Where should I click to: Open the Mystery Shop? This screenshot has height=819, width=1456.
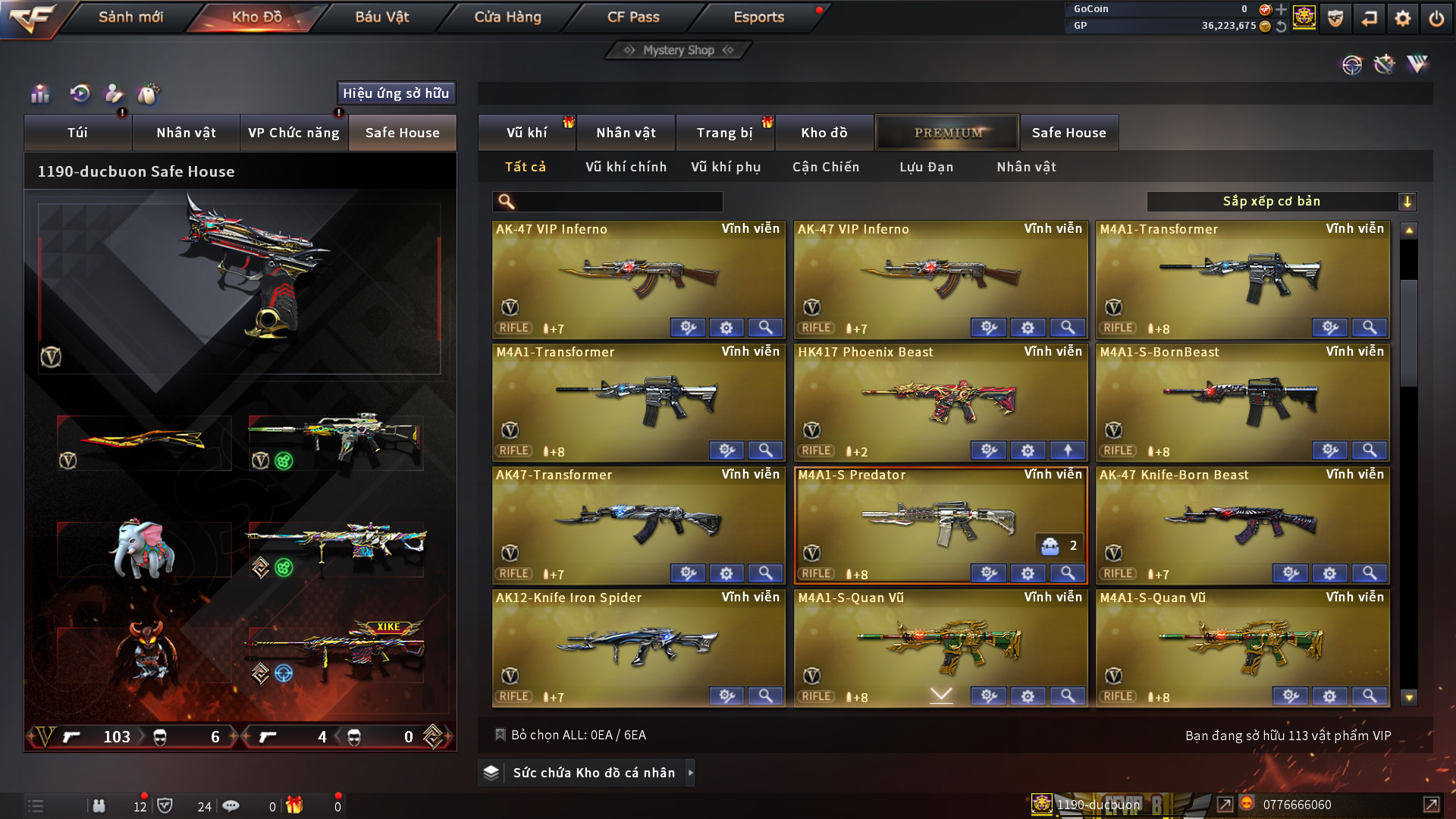tap(678, 50)
